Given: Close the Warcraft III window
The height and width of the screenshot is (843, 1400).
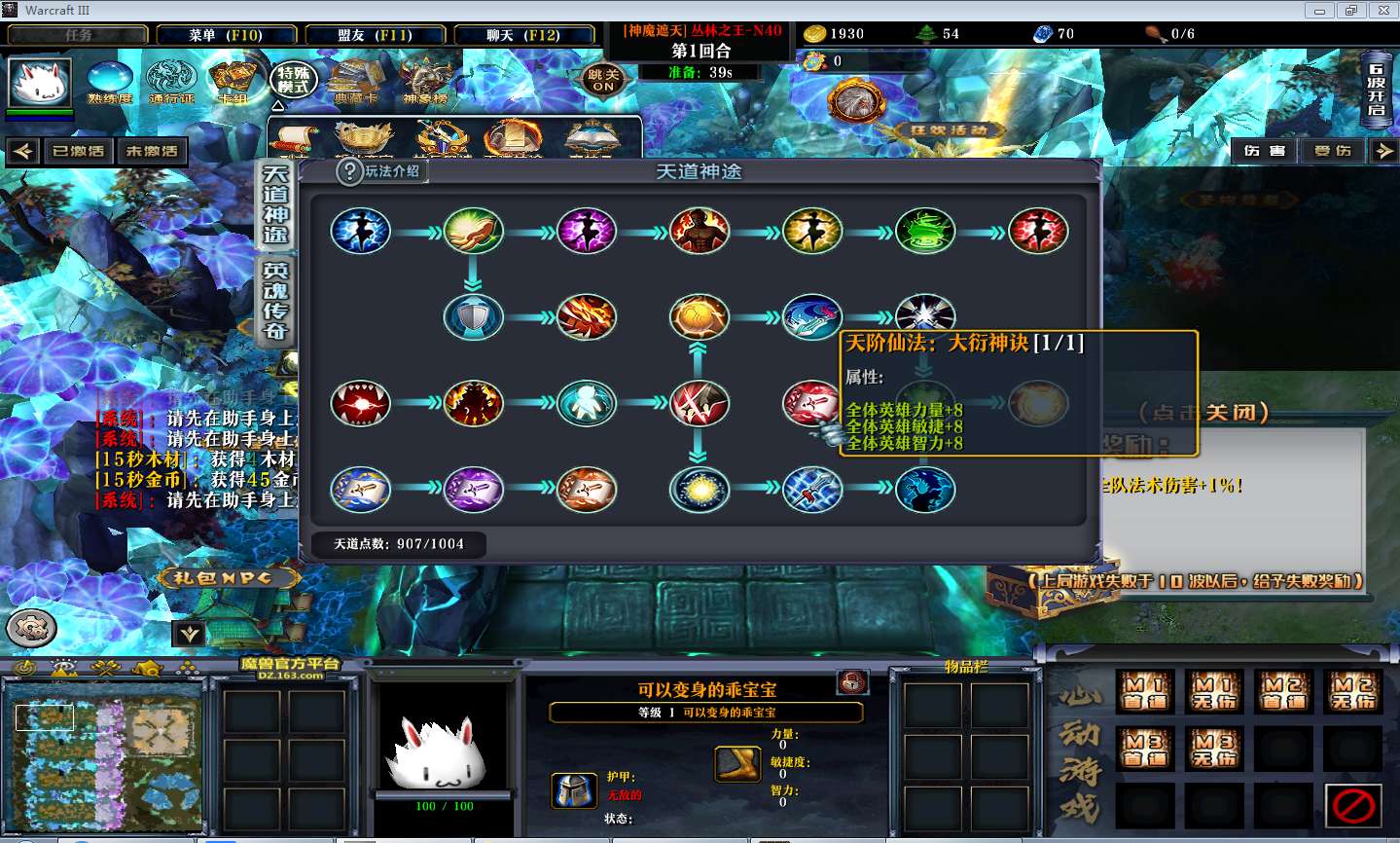Looking at the screenshot, I should 1383,11.
